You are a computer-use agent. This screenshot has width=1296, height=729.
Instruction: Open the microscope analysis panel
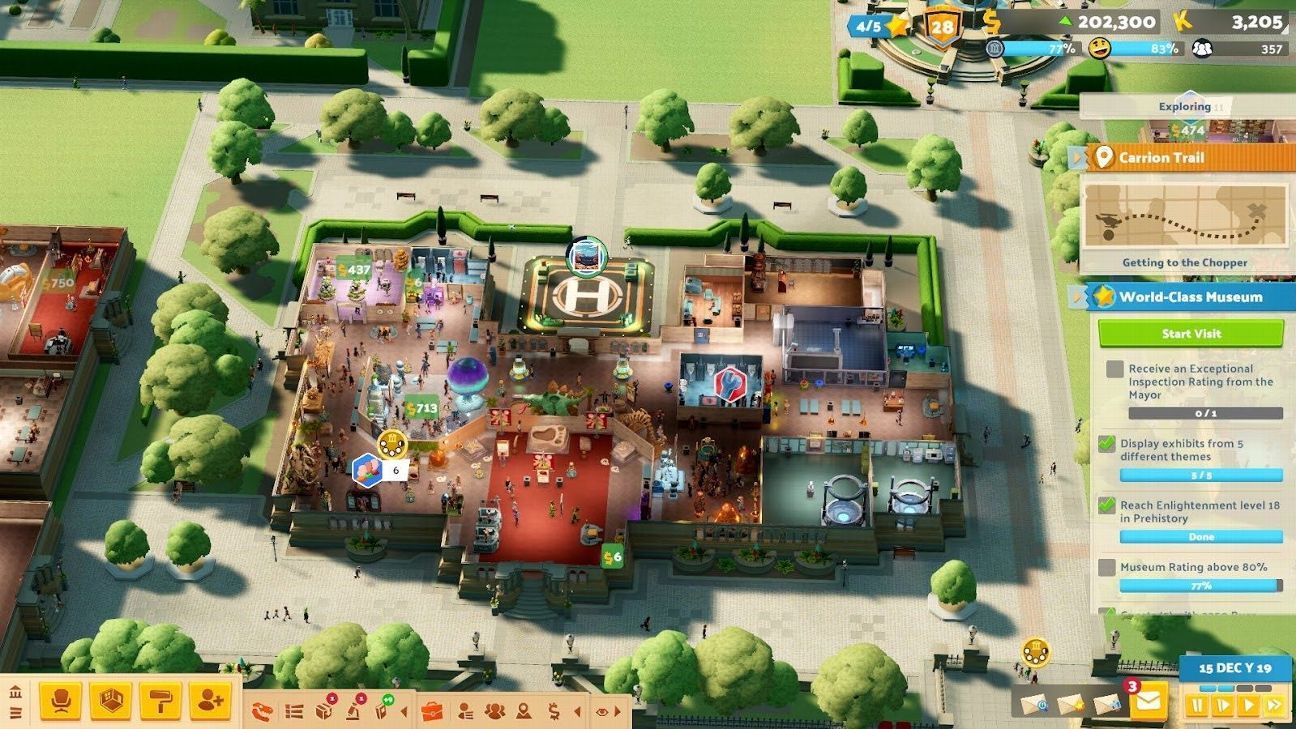coord(353,711)
